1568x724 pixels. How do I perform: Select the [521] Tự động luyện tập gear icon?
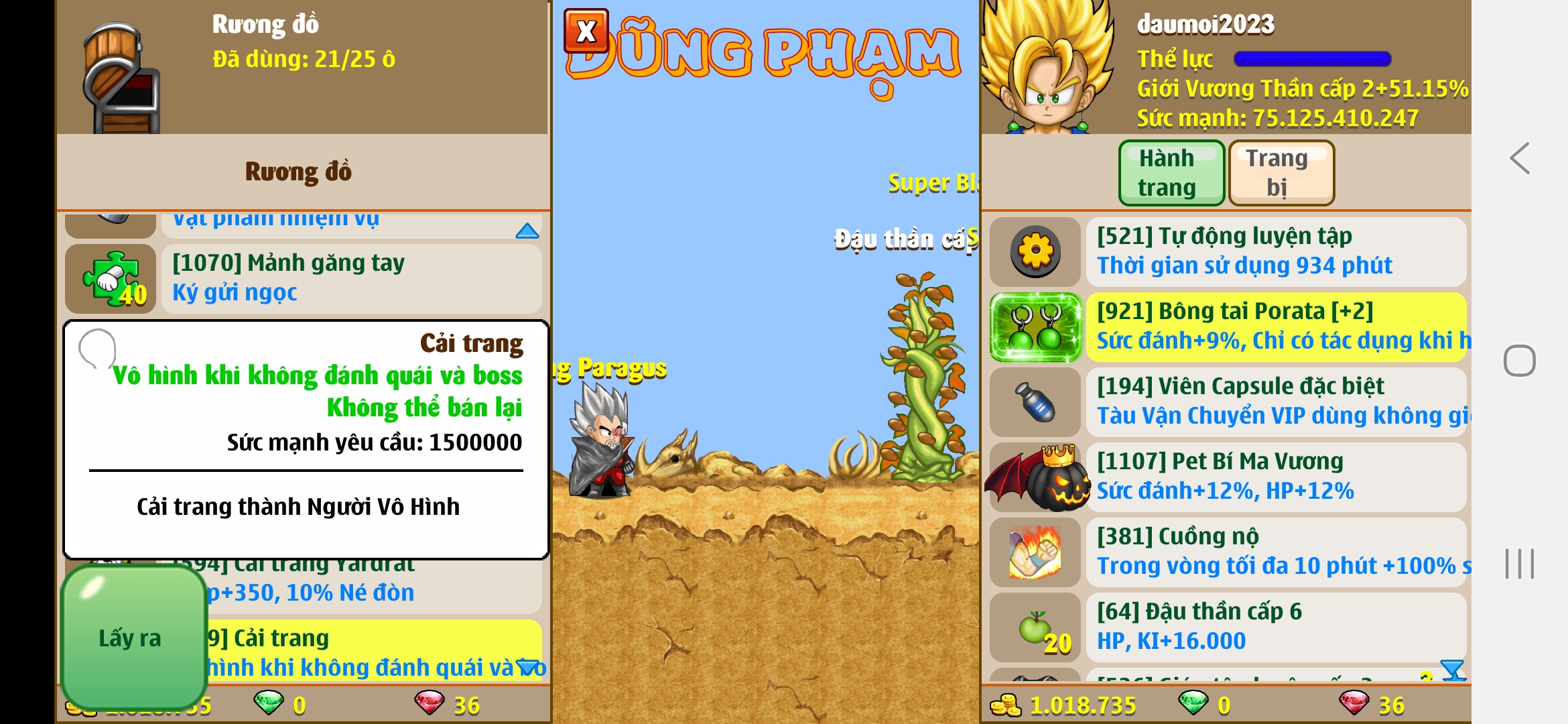pyautogui.click(x=1035, y=251)
